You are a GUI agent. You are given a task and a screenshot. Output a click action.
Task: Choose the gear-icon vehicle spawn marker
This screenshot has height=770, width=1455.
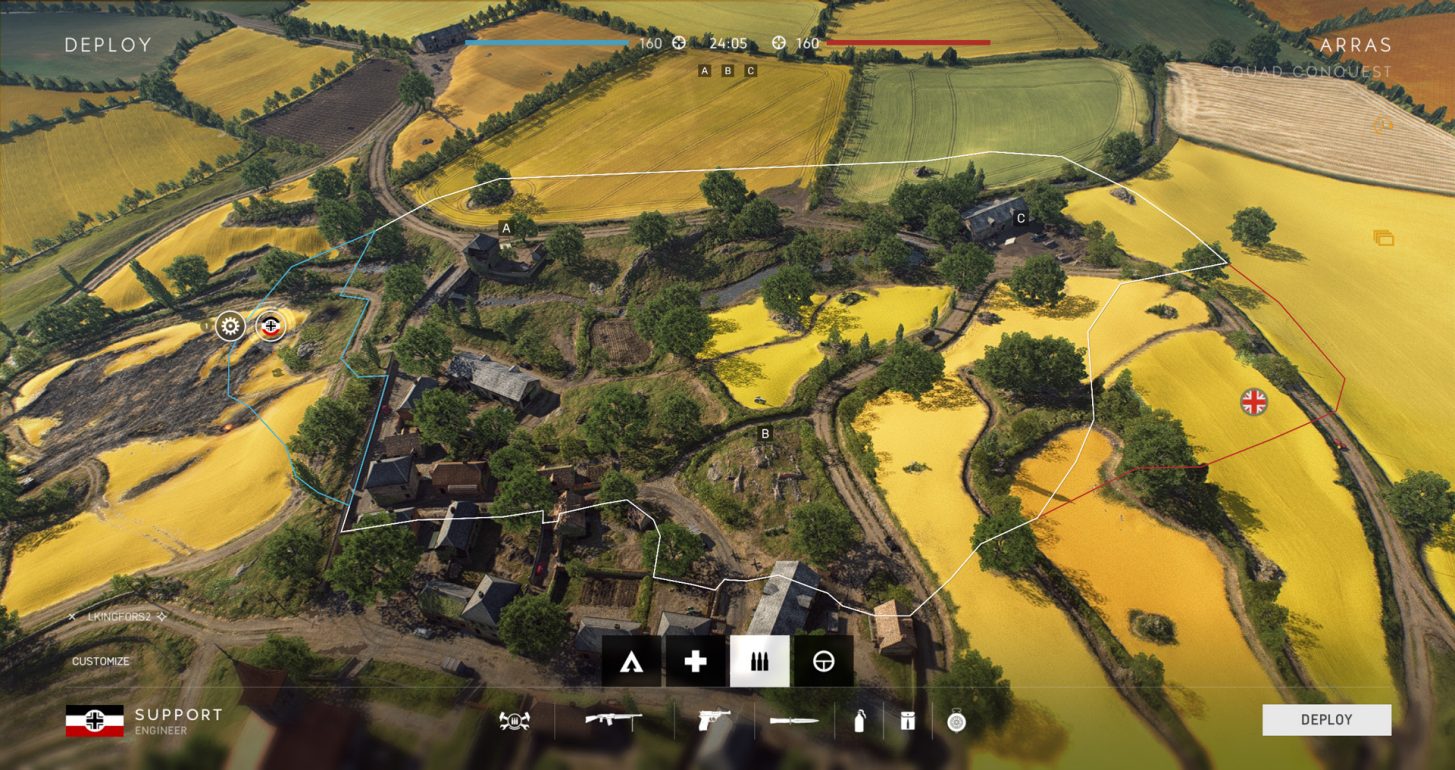pyautogui.click(x=231, y=326)
